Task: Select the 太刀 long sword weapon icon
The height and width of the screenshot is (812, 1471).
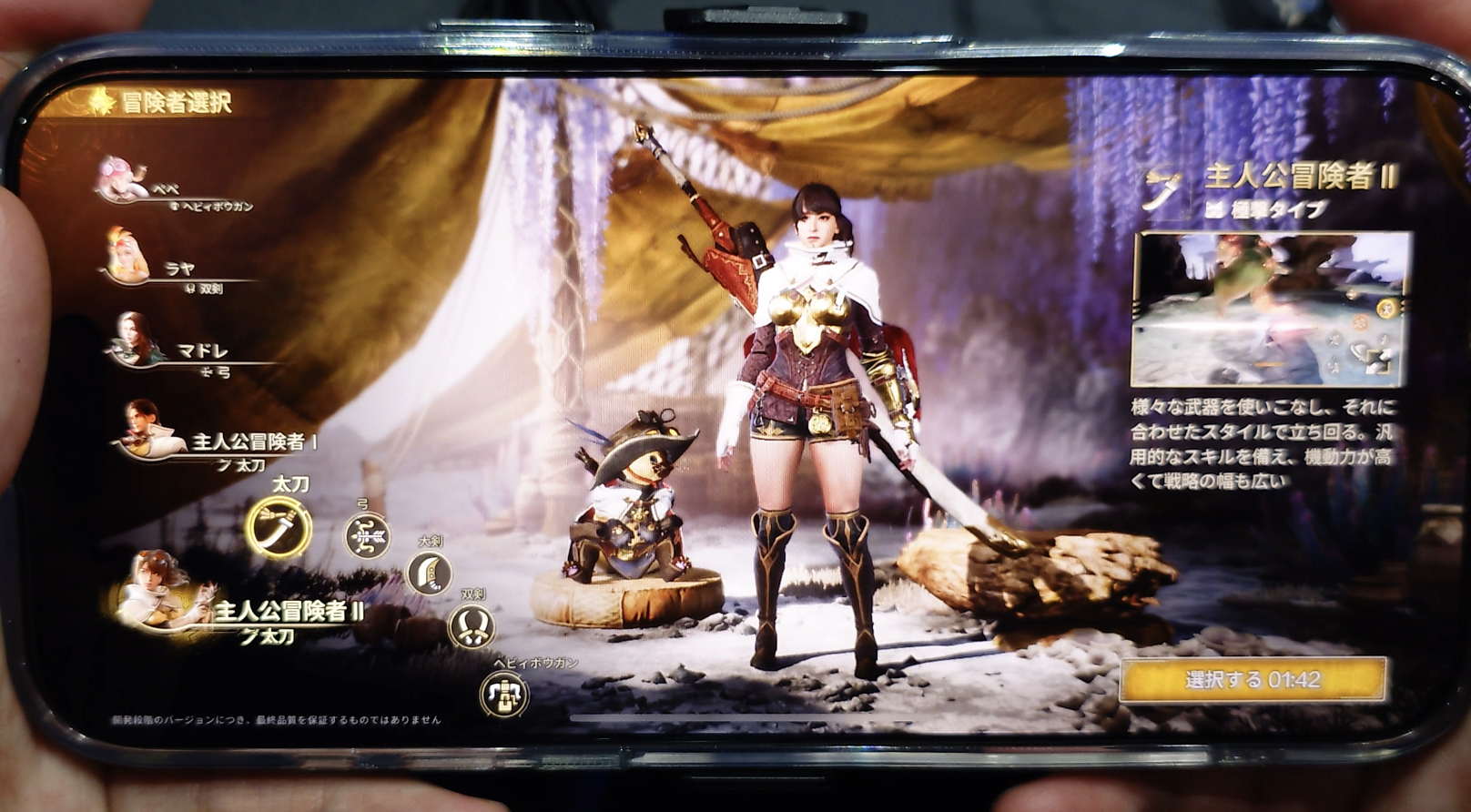Action: [x=279, y=527]
